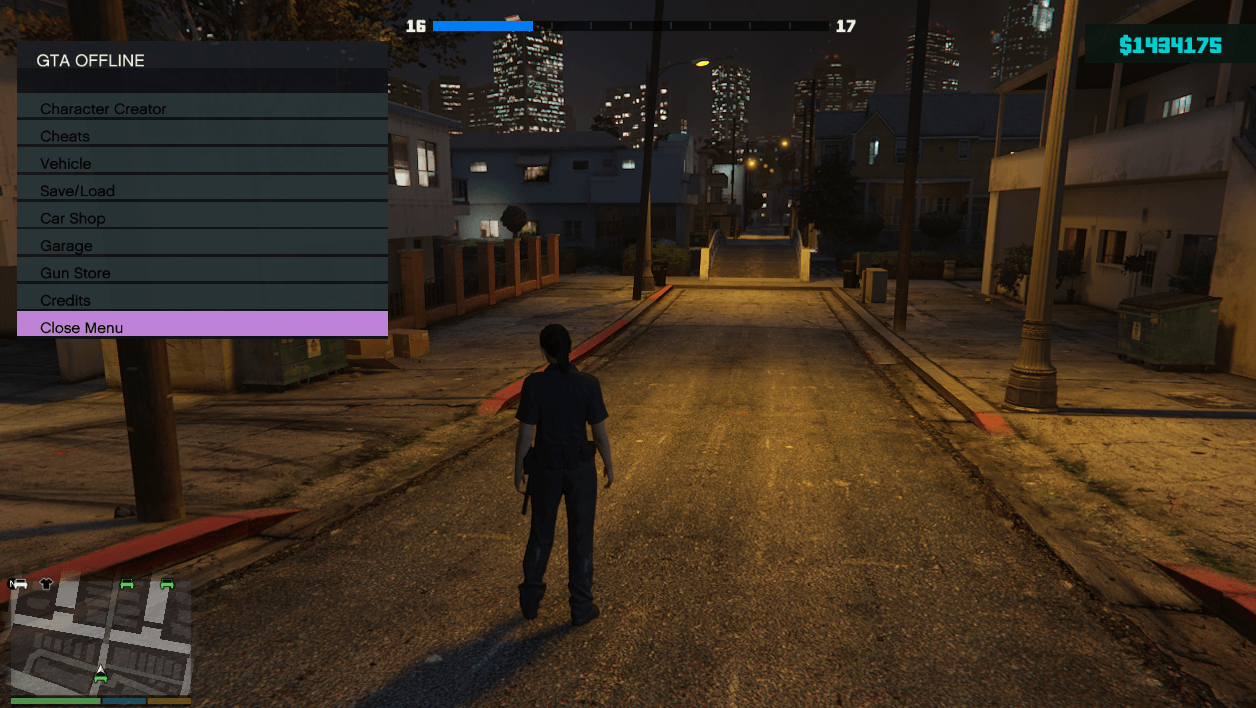Screen dimensions: 1256x708
Task: Click the white car marker on the minimap
Action: tap(20, 584)
